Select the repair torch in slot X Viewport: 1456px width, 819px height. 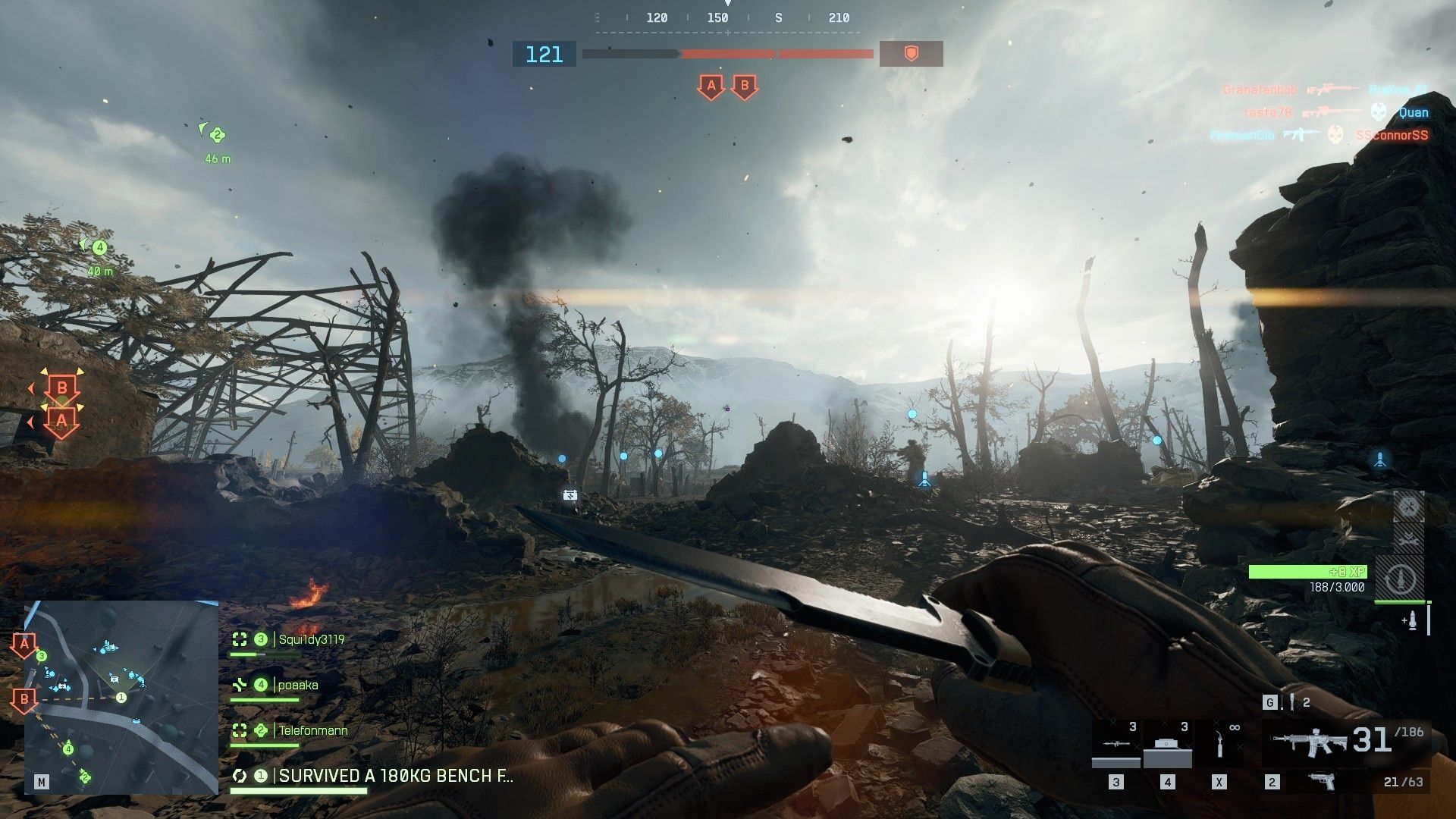1218,742
